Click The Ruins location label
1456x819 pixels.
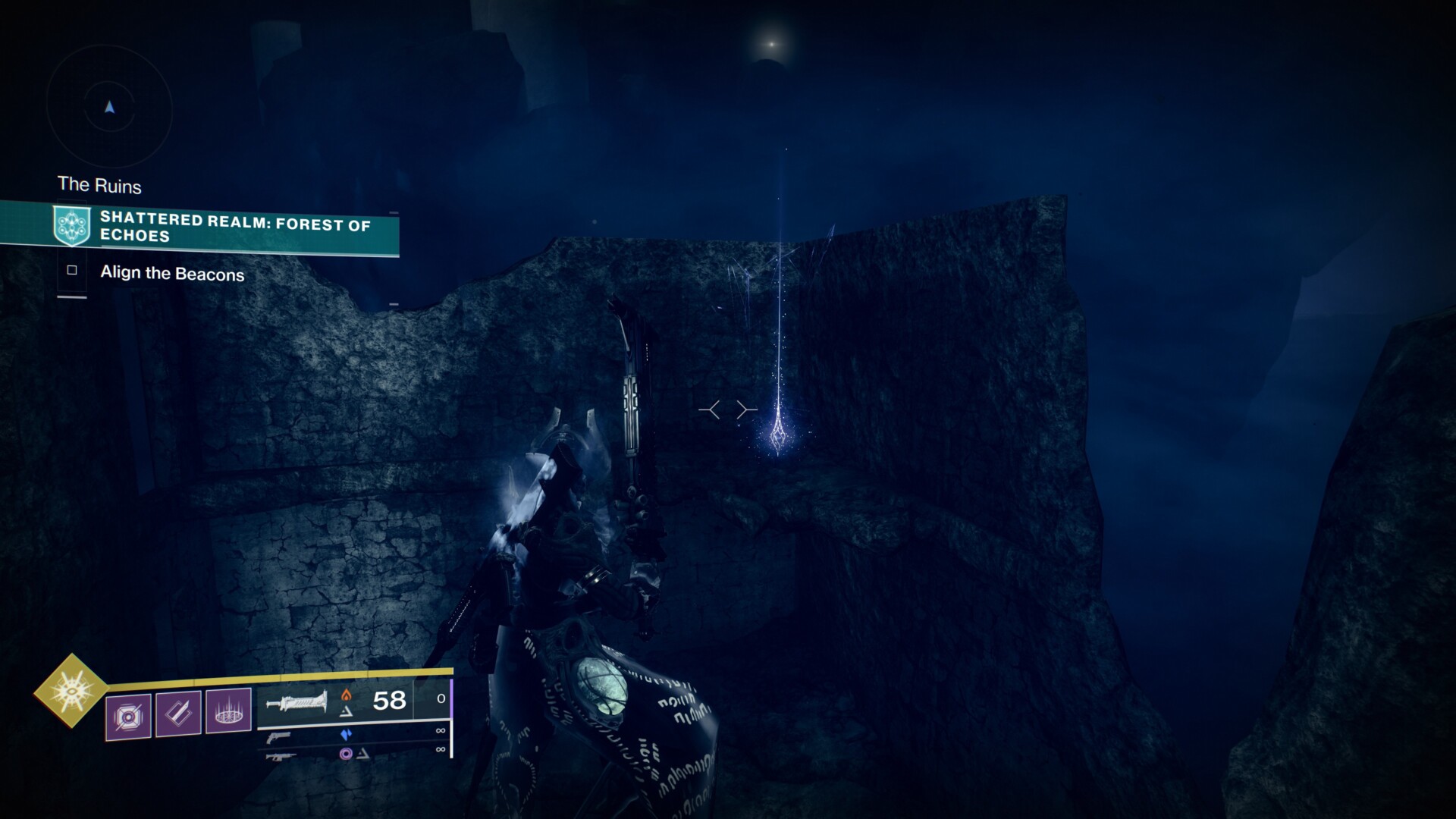tap(99, 185)
